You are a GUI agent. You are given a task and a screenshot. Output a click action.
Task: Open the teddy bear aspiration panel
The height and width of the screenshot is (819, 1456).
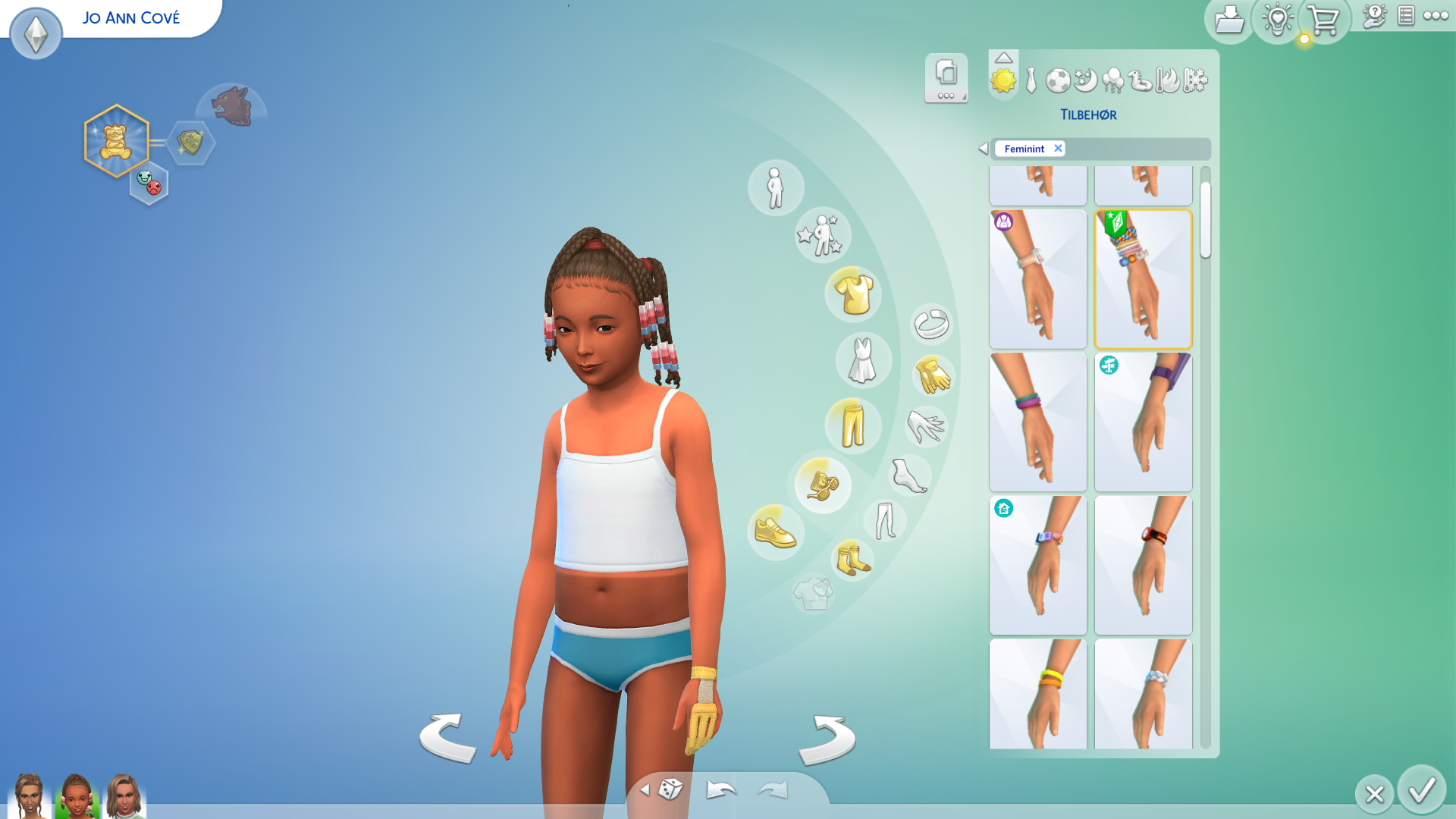(116, 141)
